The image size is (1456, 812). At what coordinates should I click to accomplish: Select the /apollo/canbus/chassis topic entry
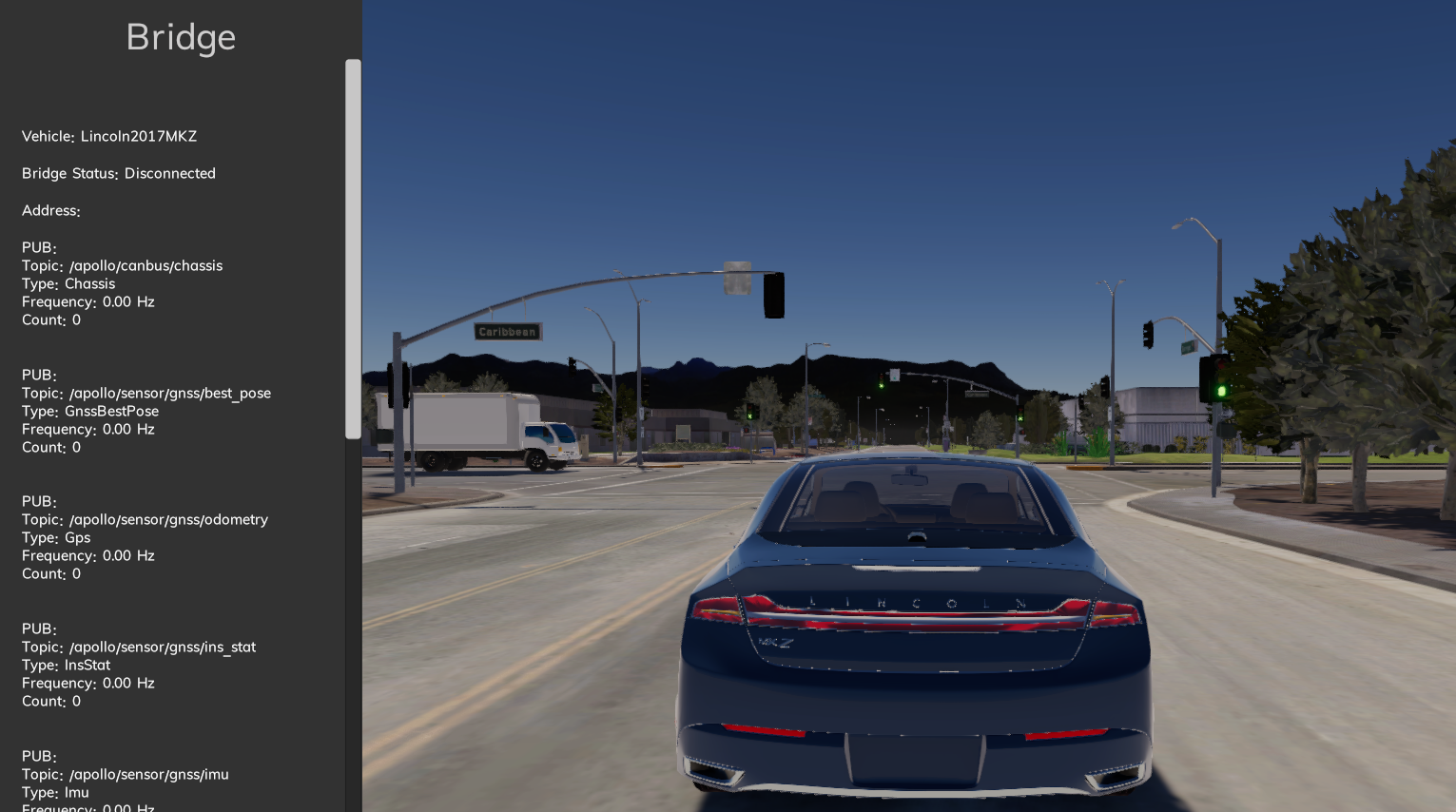(122, 265)
